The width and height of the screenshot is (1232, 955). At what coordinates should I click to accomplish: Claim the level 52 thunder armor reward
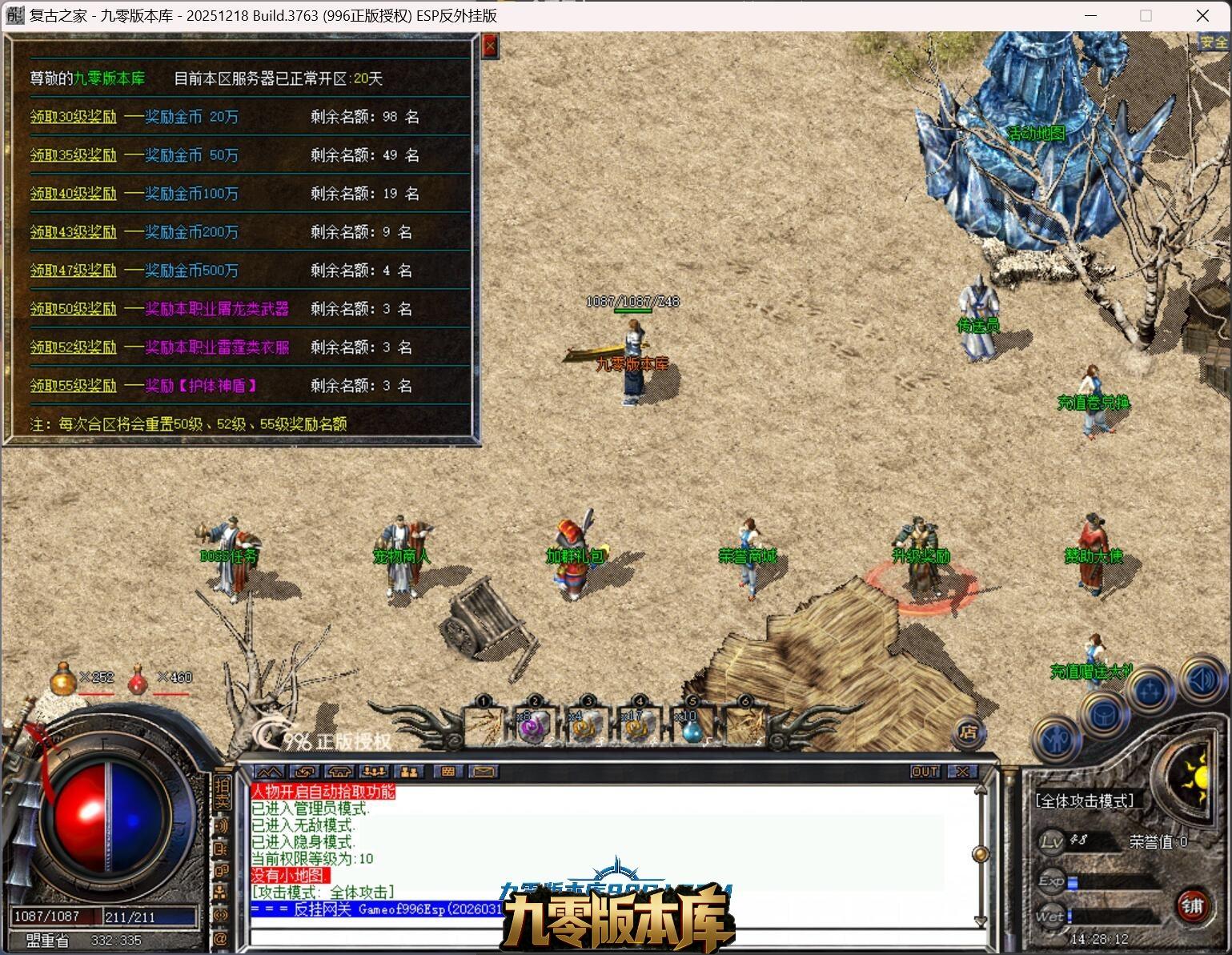pos(74,347)
